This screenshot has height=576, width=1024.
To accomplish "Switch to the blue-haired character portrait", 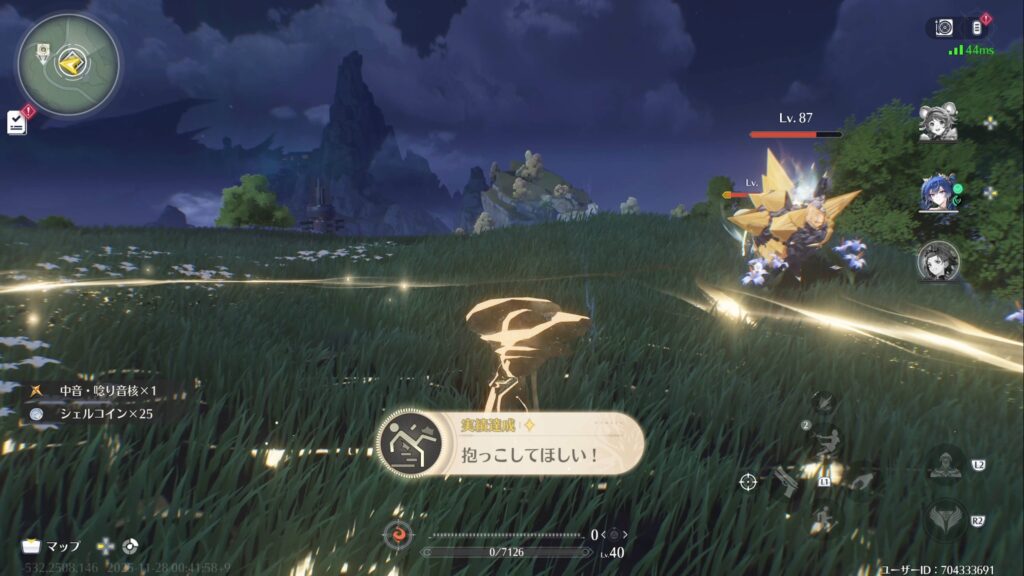I will [938, 194].
